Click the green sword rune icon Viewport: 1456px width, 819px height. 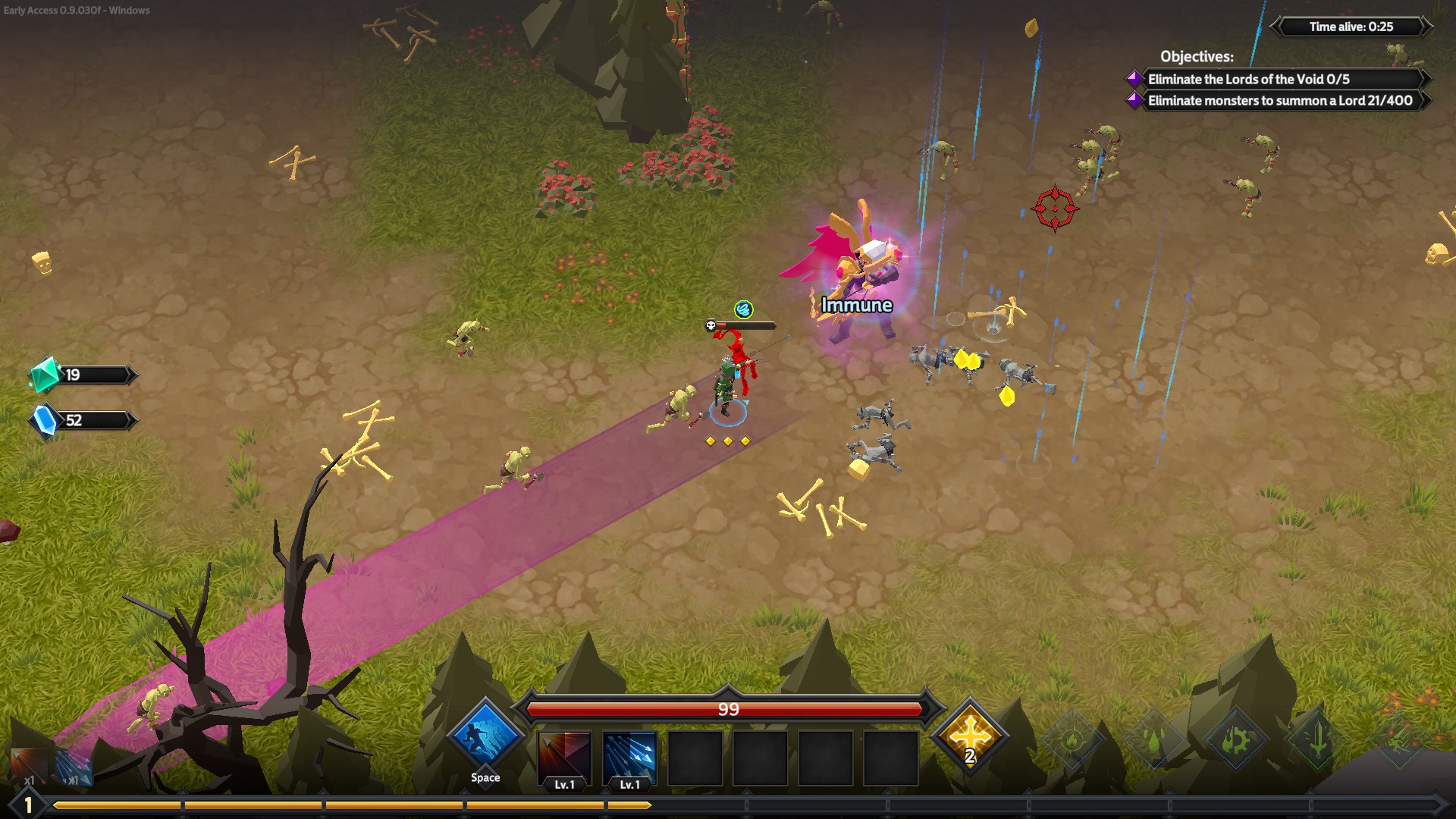[x=1317, y=739]
